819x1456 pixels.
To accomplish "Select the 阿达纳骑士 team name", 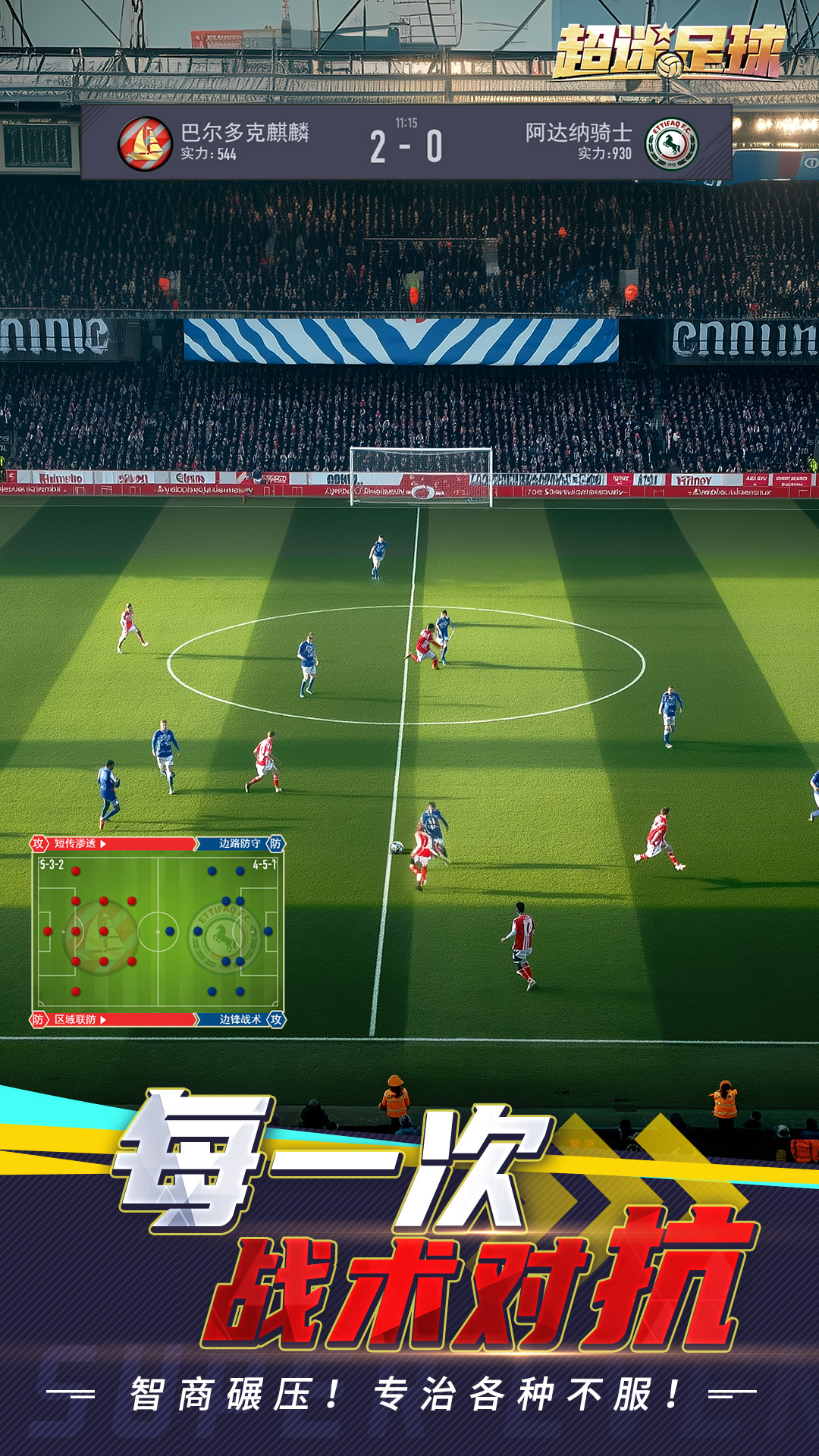I will pyautogui.click(x=579, y=133).
